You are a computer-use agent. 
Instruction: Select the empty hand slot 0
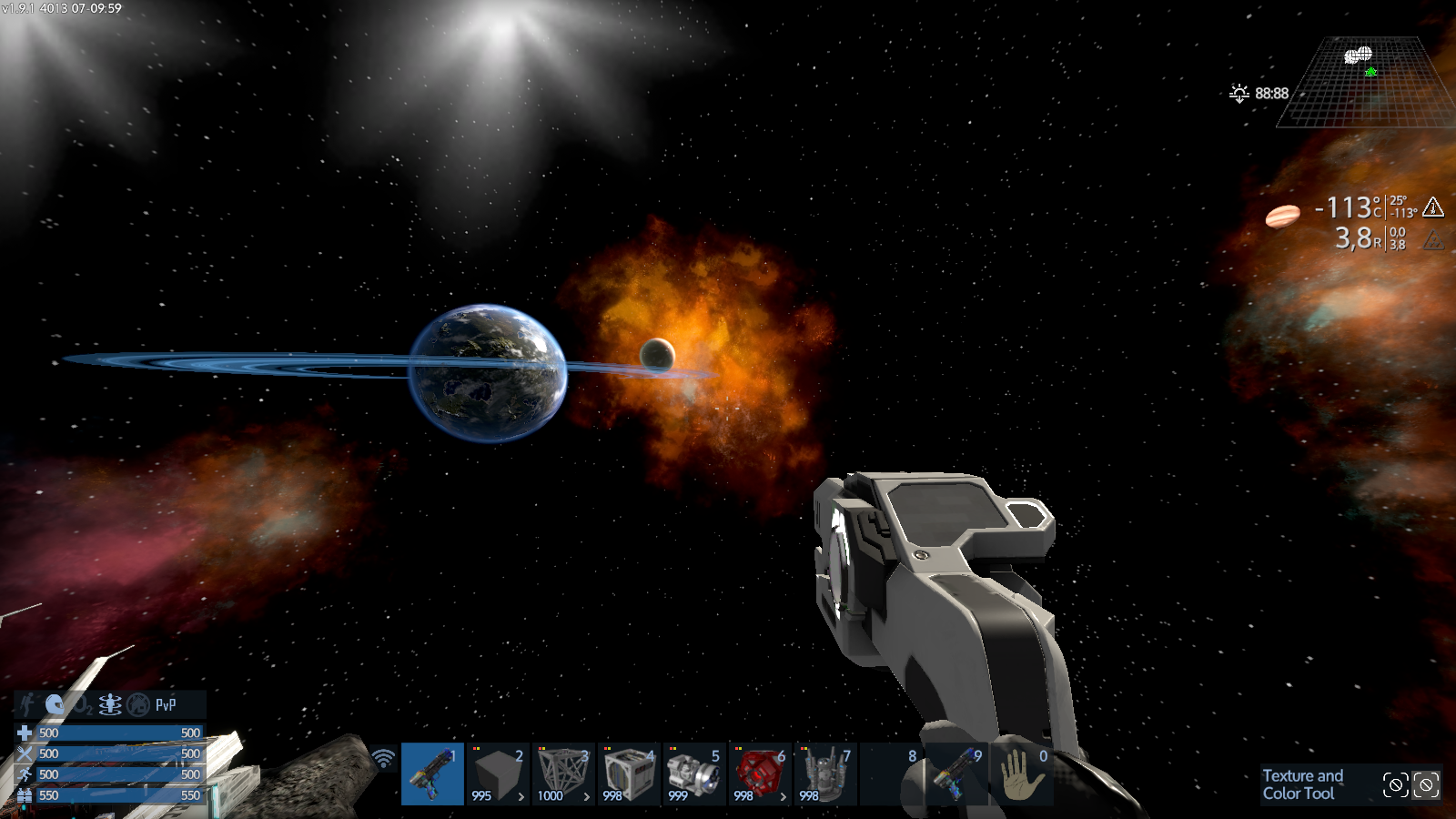pos(1022,773)
